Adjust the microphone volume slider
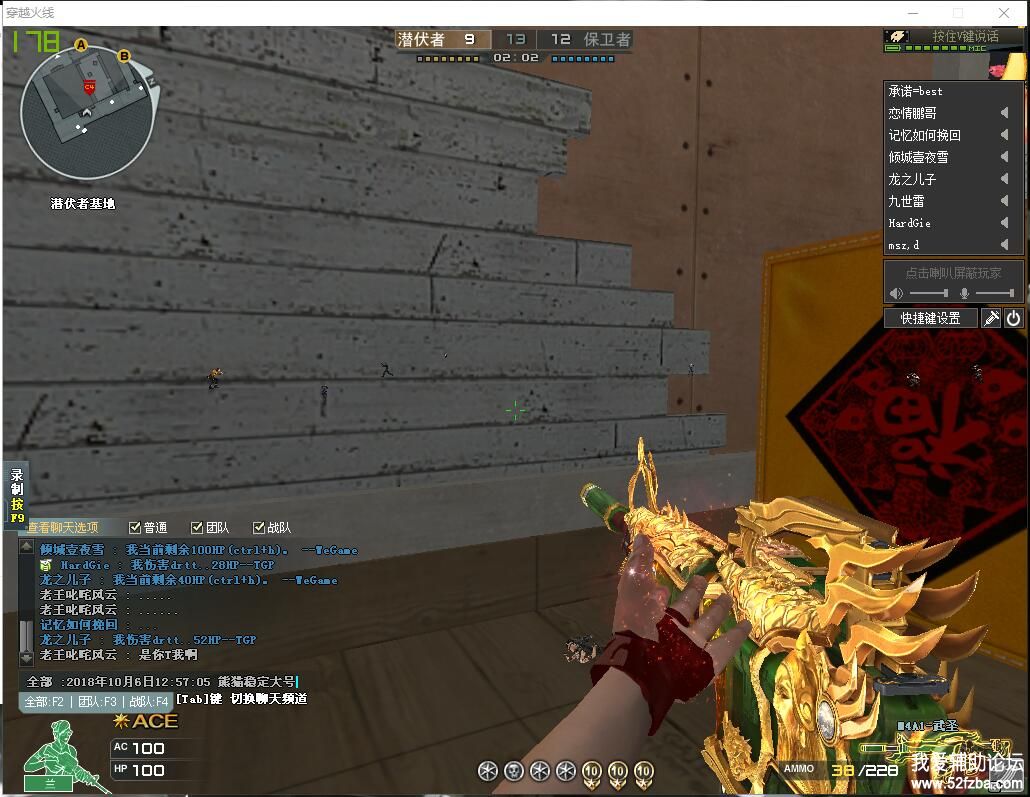This screenshot has height=797, width=1030. click(x=994, y=293)
